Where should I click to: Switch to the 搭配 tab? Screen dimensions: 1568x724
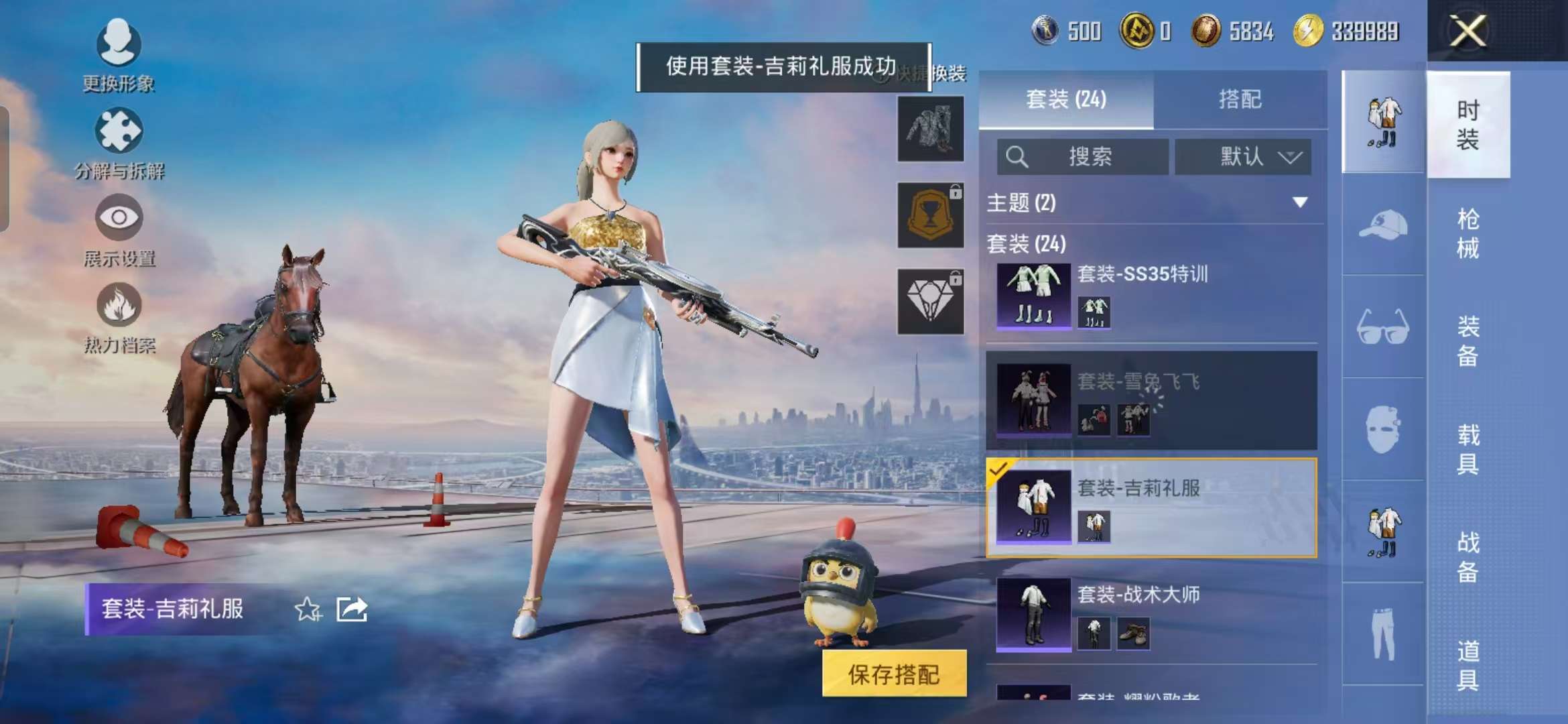pyautogui.click(x=1240, y=99)
